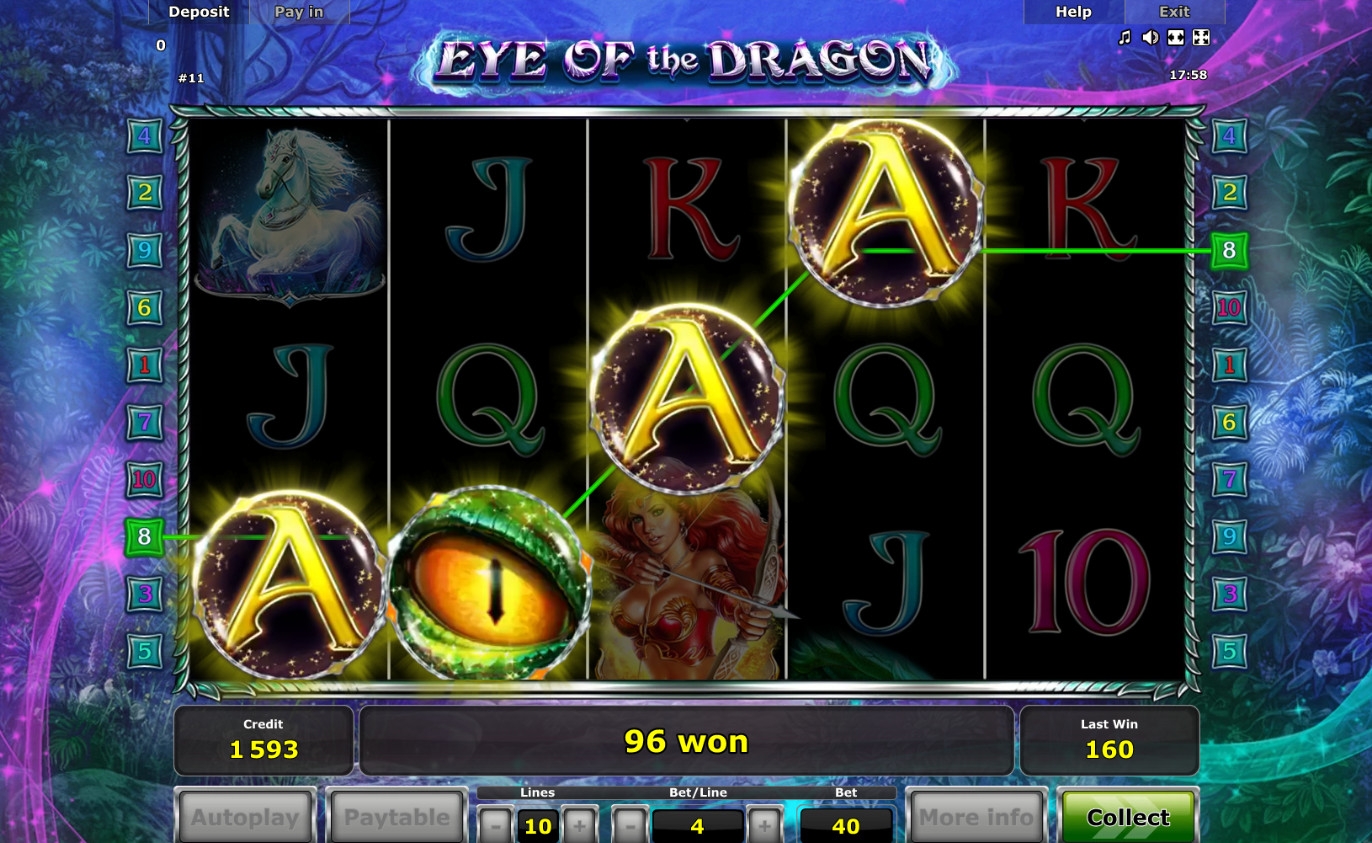Image resolution: width=1372 pixels, height=843 pixels.
Task: Decrease the number of Lines
Action: [x=495, y=826]
